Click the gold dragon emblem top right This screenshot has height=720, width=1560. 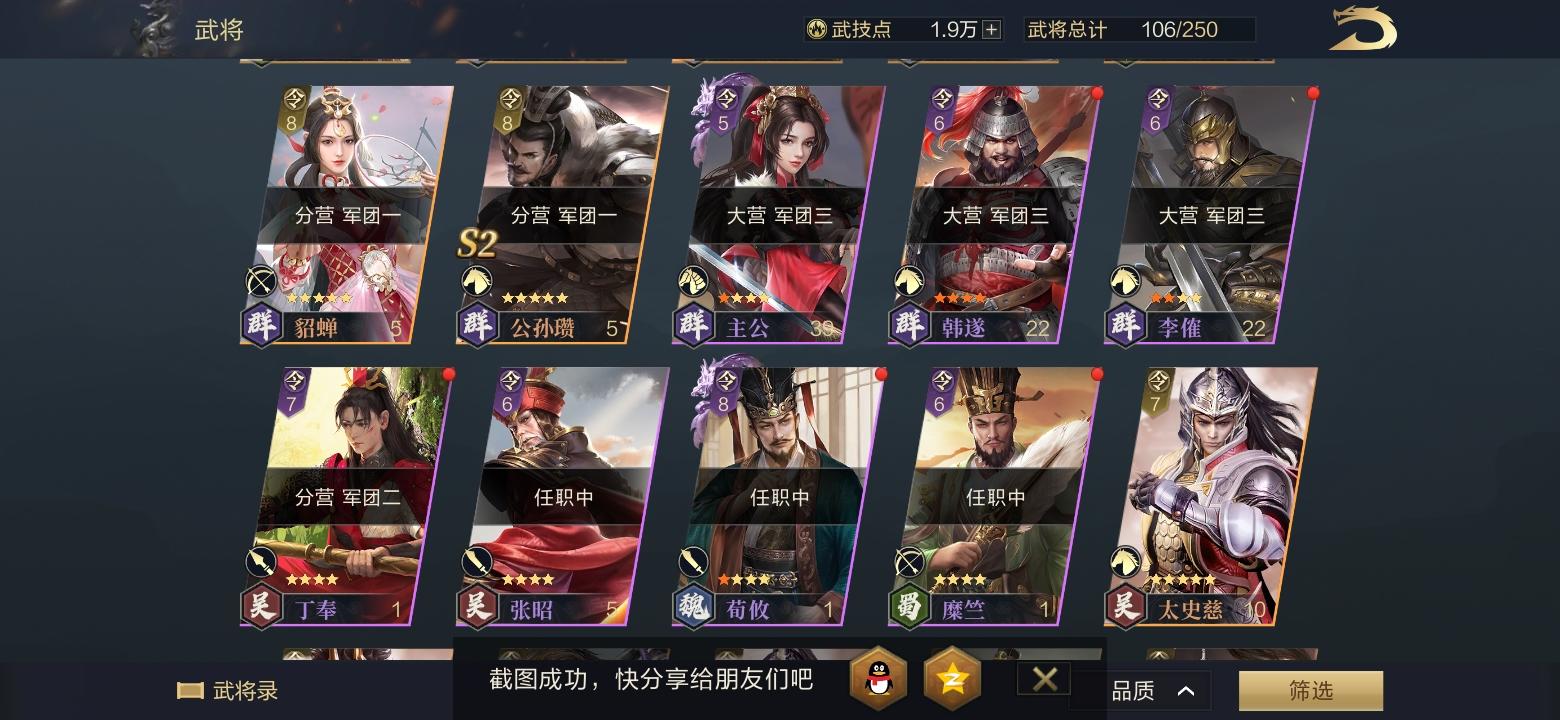(1361, 30)
